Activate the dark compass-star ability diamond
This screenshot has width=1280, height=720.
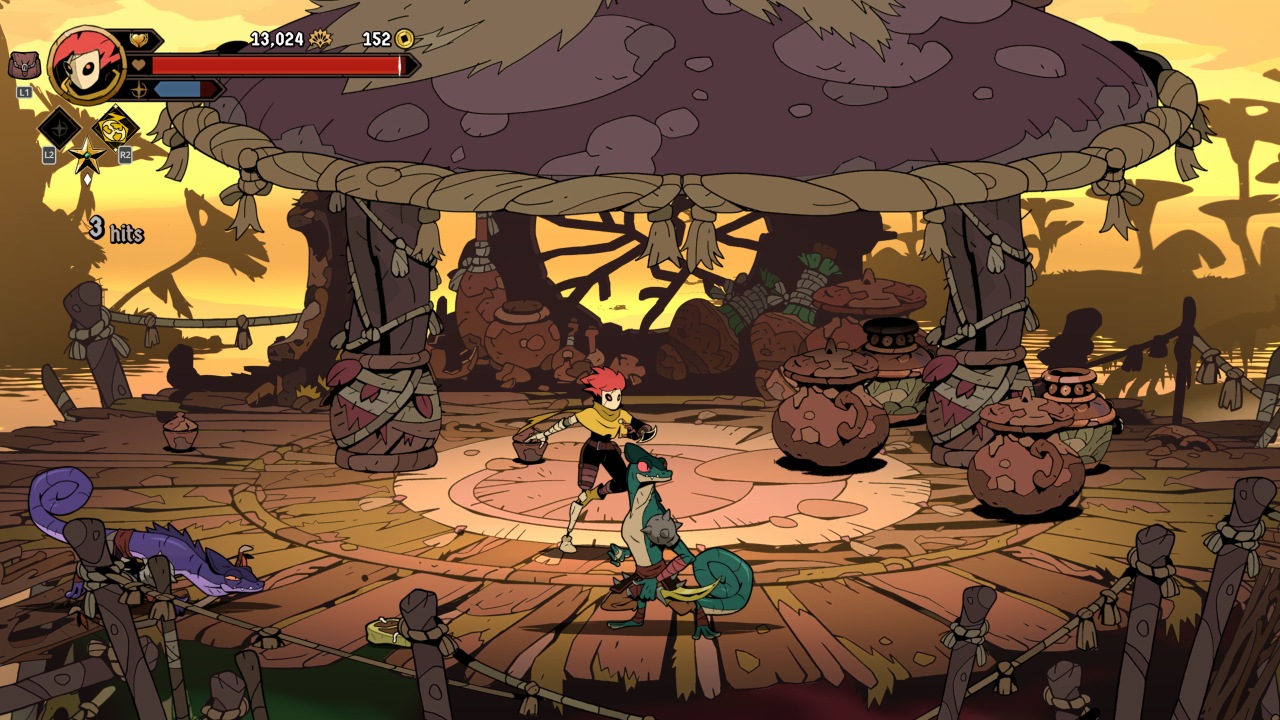click(x=58, y=129)
